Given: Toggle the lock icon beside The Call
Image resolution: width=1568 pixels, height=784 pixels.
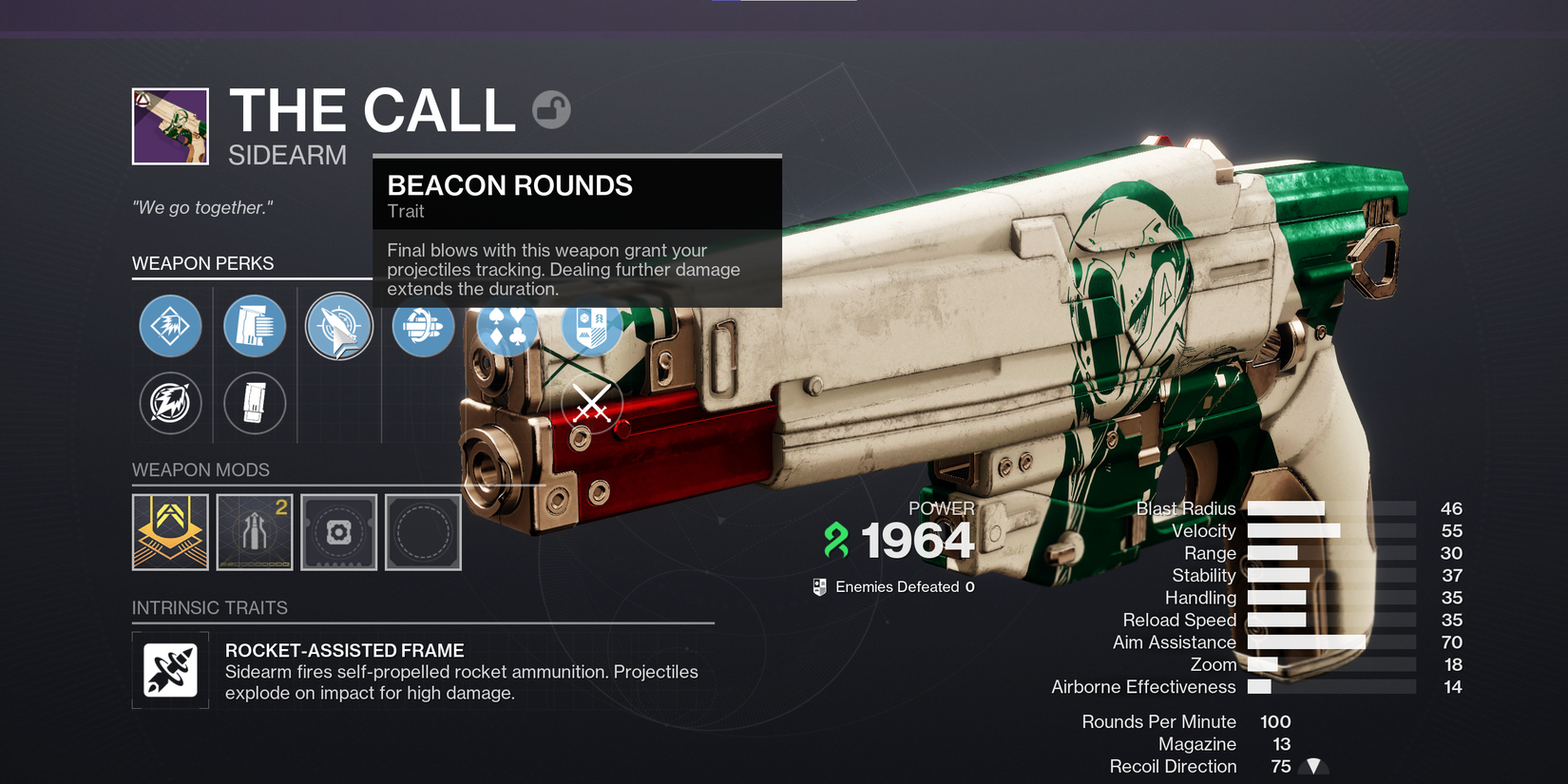Looking at the screenshot, I should (x=551, y=110).
